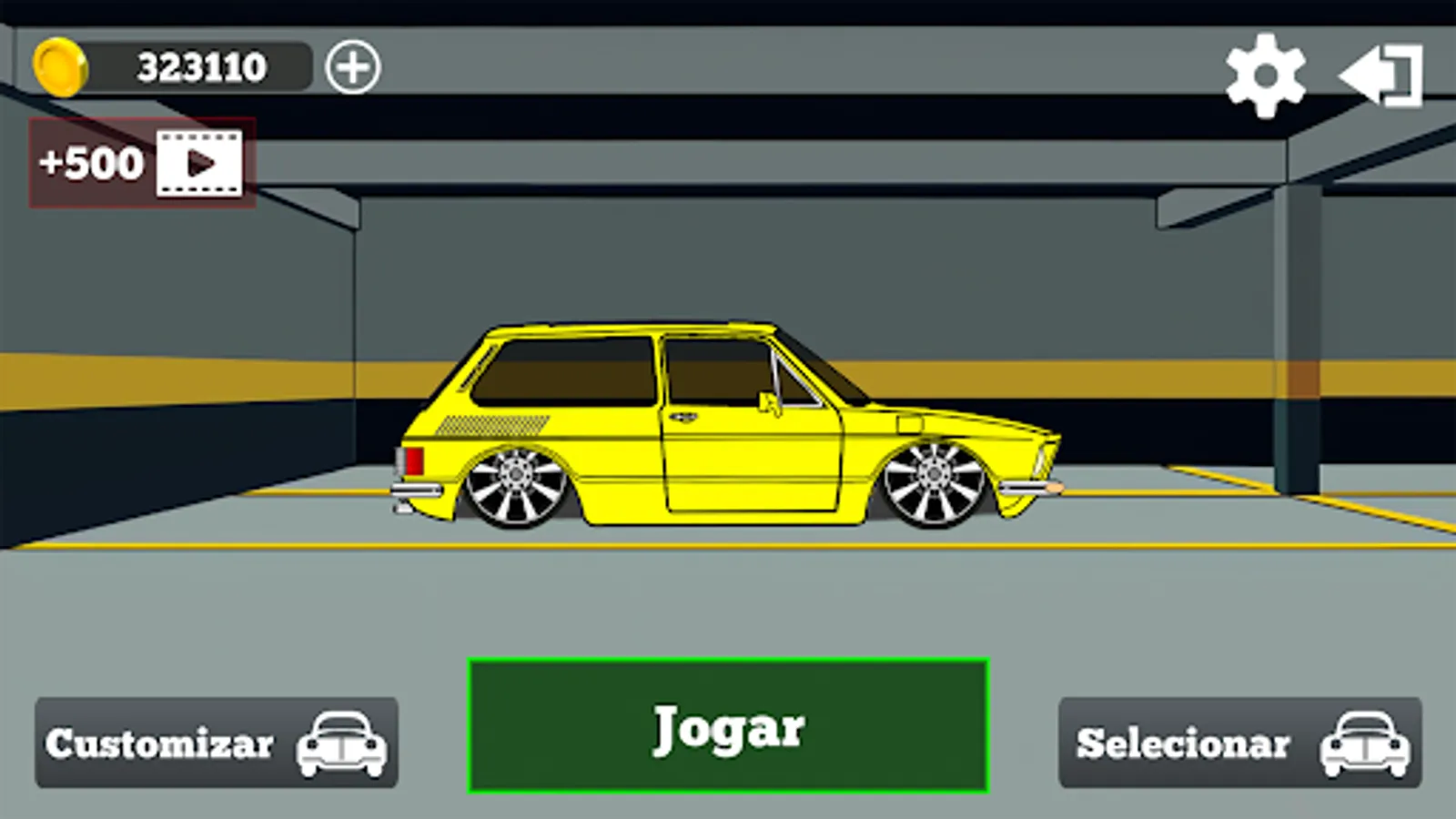Tap the gold coin currency icon

coord(62,66)
